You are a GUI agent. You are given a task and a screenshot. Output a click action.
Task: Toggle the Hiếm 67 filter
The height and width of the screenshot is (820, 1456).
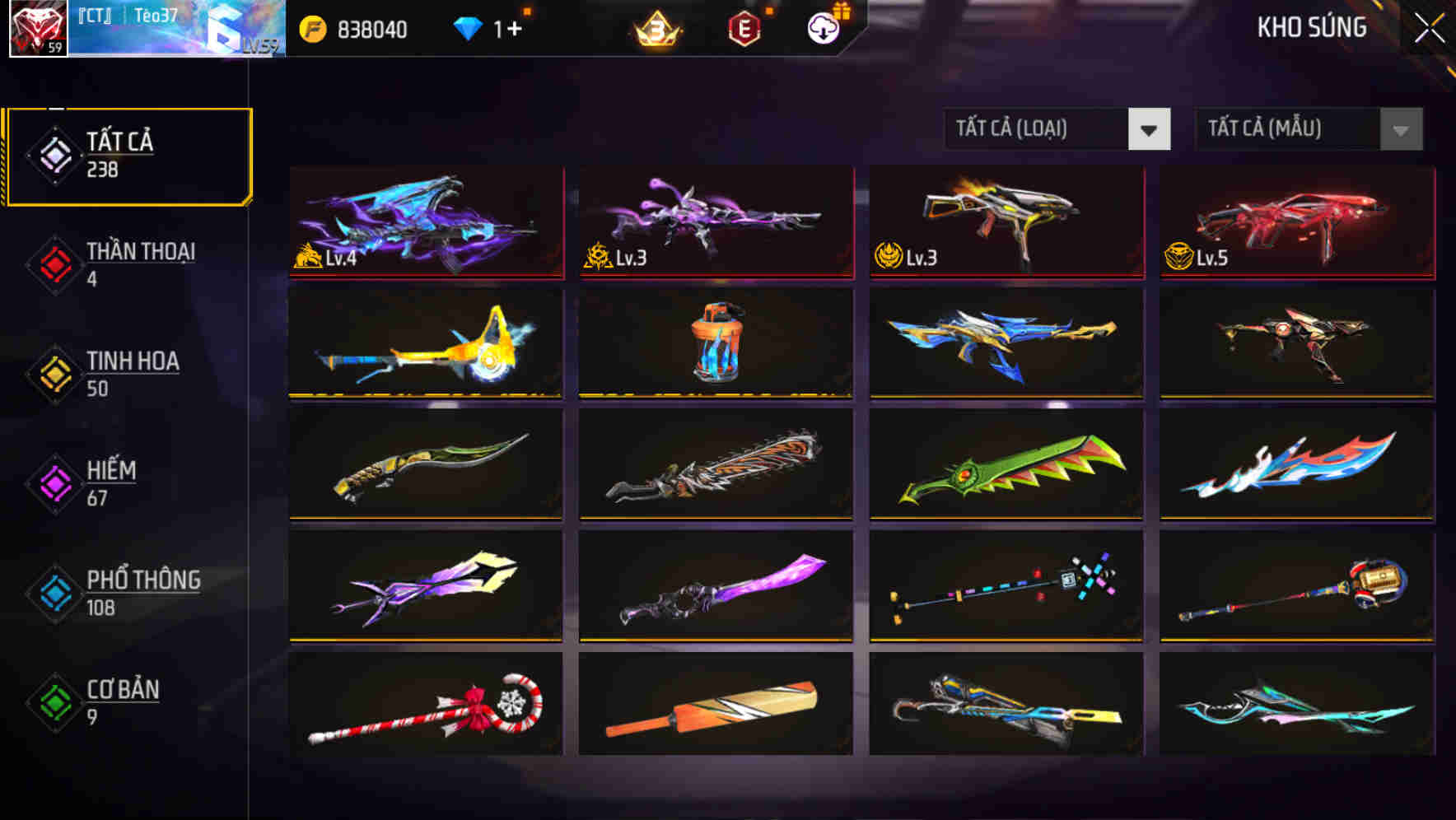pyautogui.click(x=115, y=482)
